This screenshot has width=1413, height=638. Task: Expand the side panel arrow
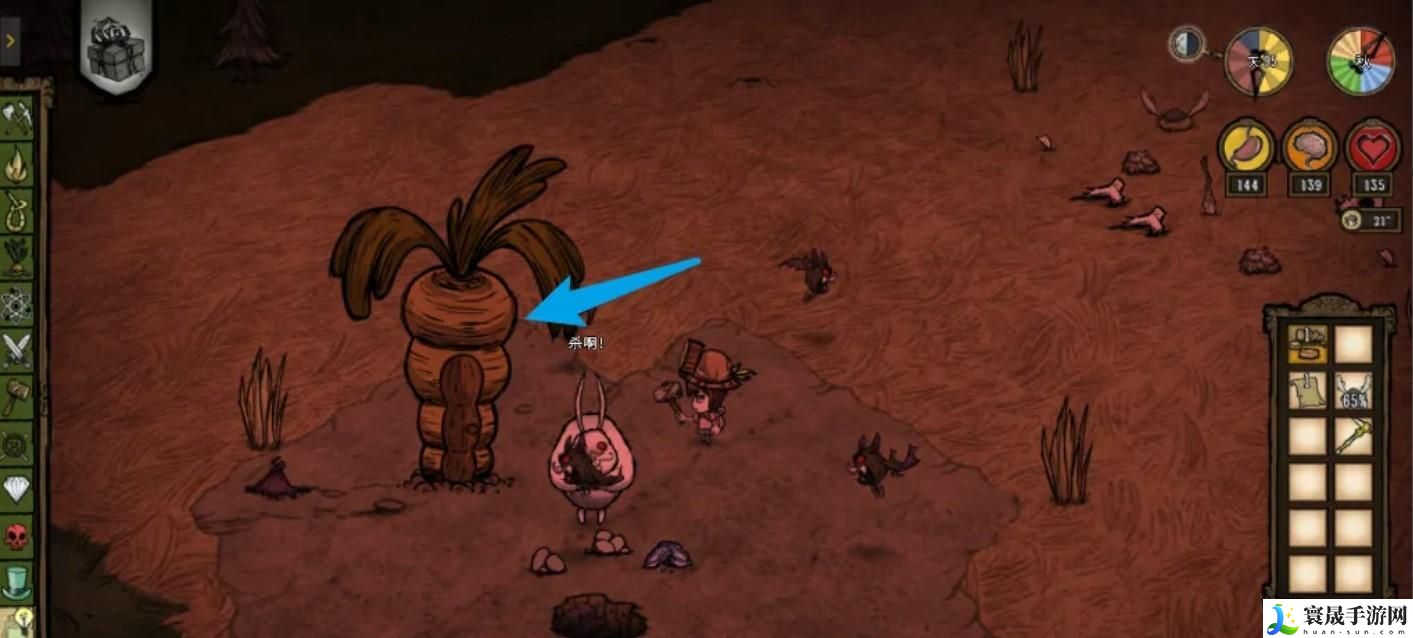click(x=10, y=41)
